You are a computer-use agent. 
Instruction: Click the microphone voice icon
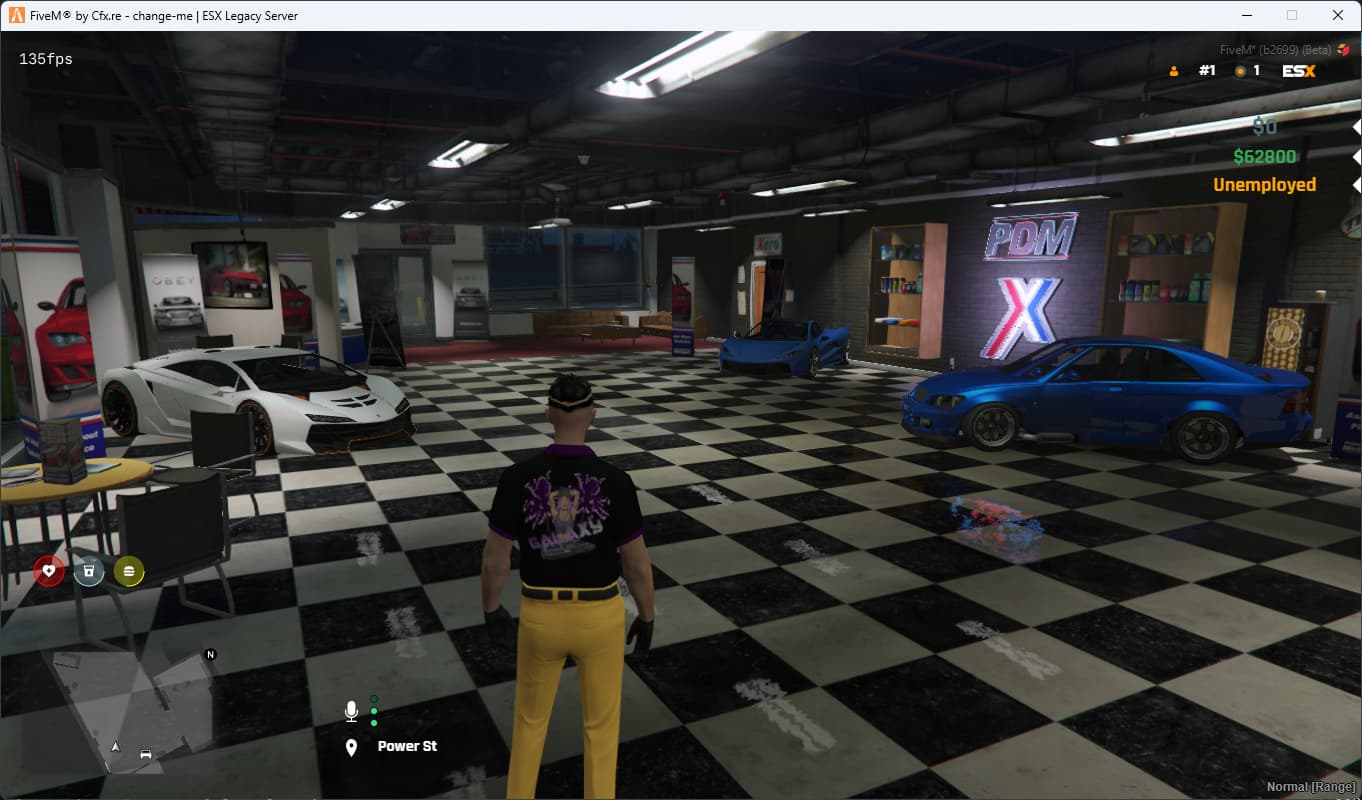click(351, 710)
